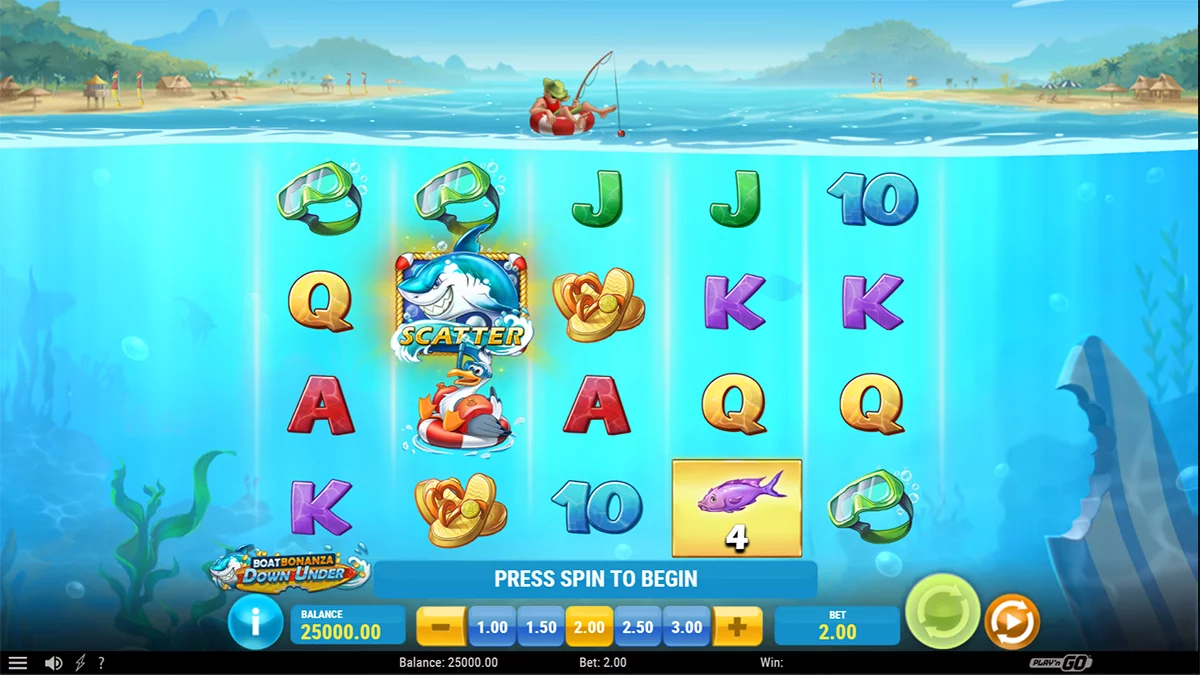This screenshot has height=675, width=1200.
Task: Open the blue info paytable button
Action: [x=255, y=624]
